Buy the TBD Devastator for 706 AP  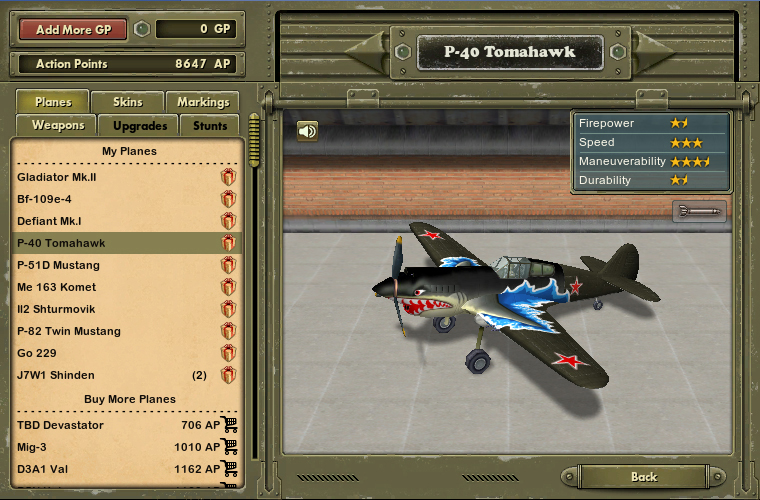230,425
